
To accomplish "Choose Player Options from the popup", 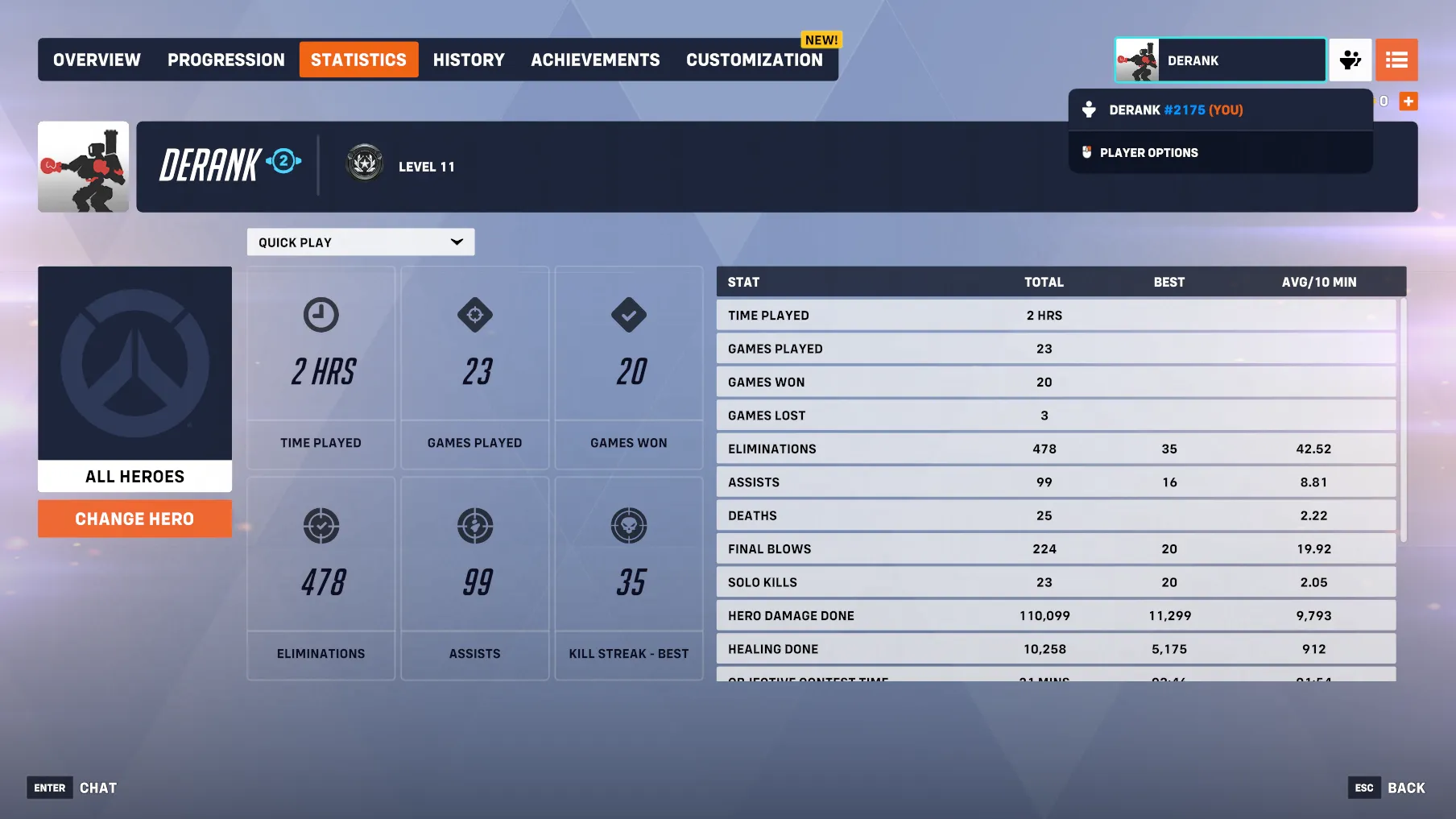I will pos(1148,153).
